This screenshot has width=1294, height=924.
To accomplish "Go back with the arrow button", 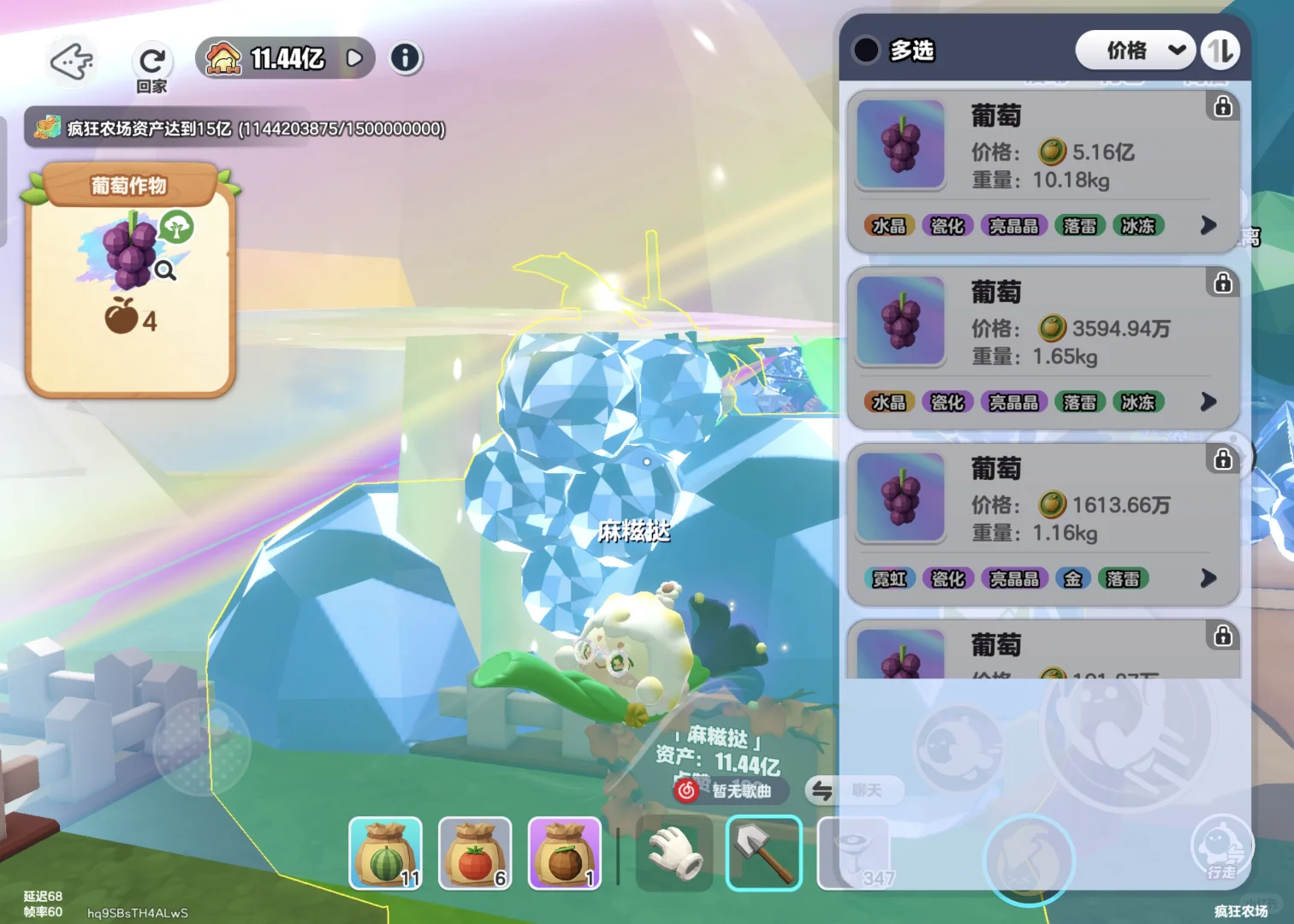I will (x=71, y=62).
